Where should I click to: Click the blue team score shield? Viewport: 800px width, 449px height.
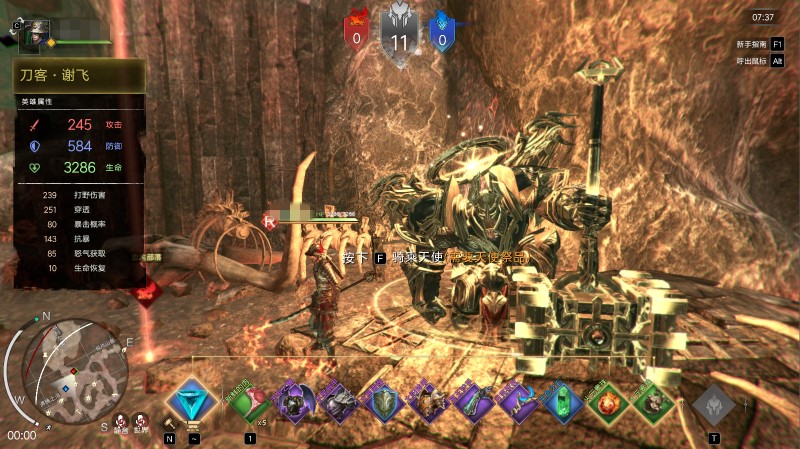[442, 34]
